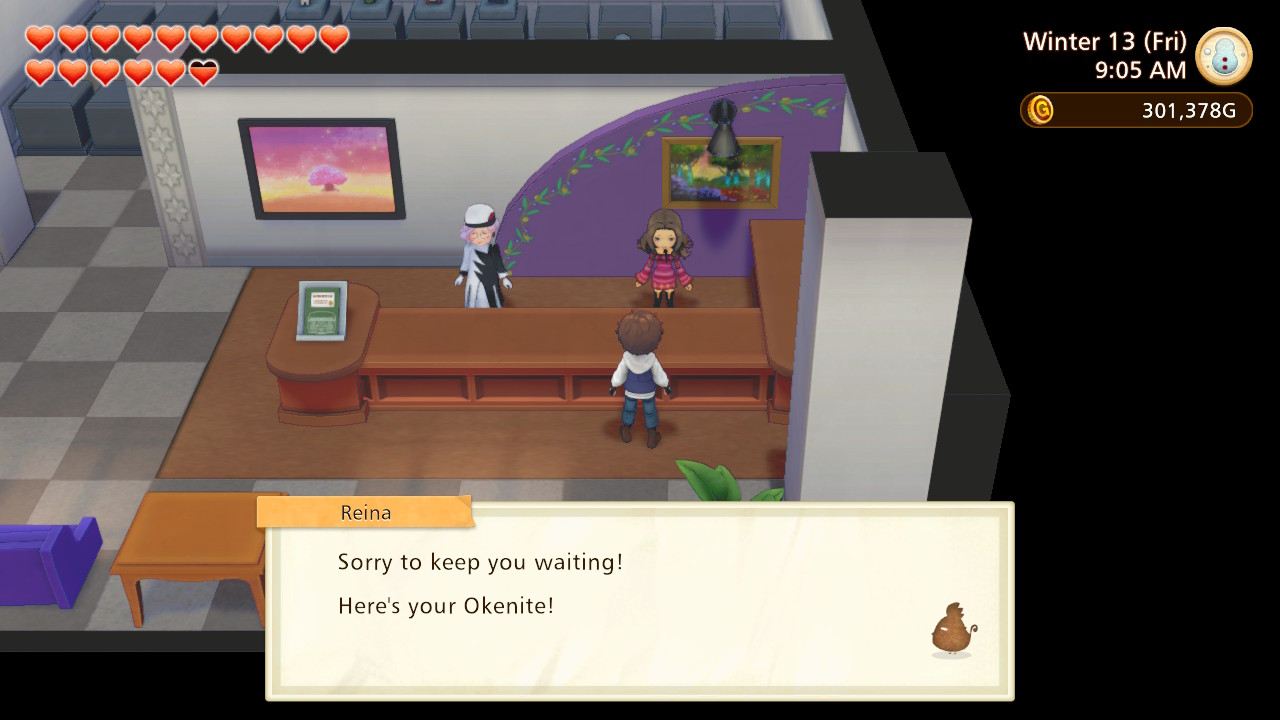Click the half-filled heart on the second row
The image size is (1280, 720).
(x=201, y=72)
